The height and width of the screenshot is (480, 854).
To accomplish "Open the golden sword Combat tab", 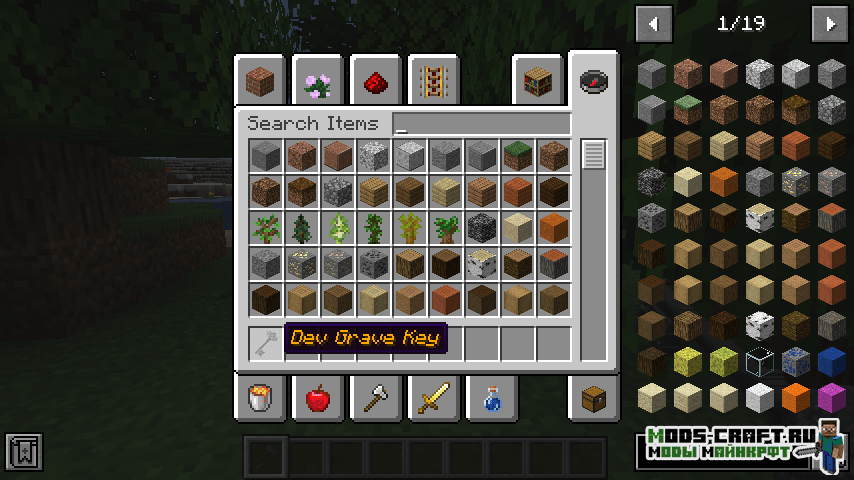I will pos(434,399).
